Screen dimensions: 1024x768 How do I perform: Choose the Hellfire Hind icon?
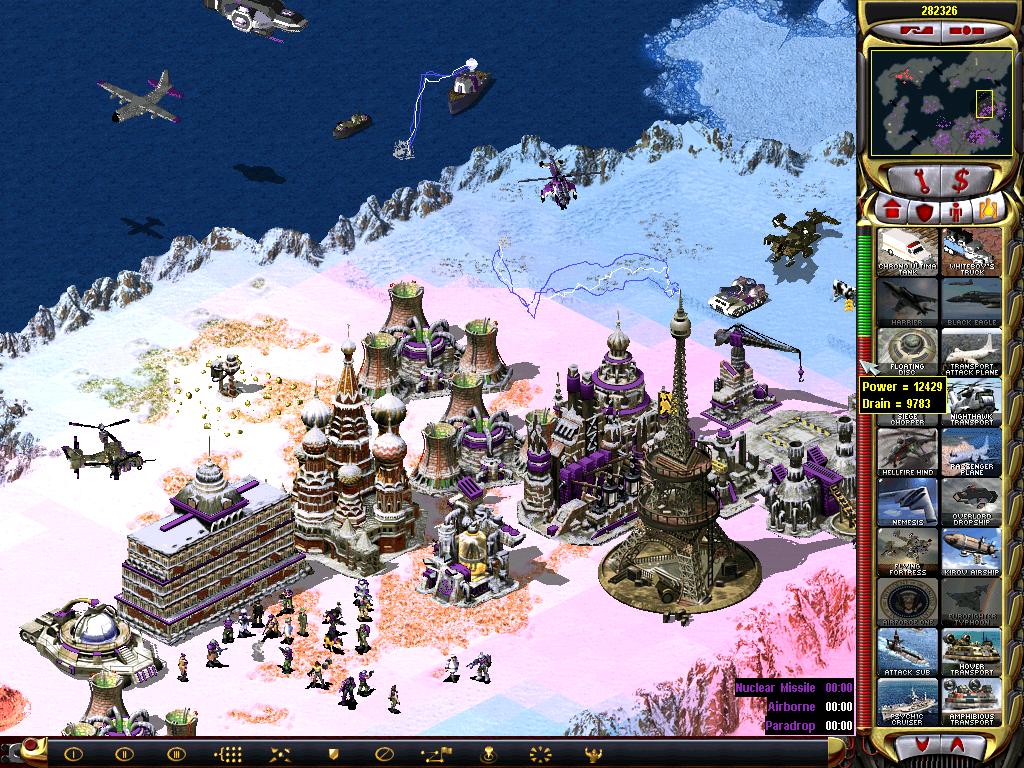click(909, 451)
